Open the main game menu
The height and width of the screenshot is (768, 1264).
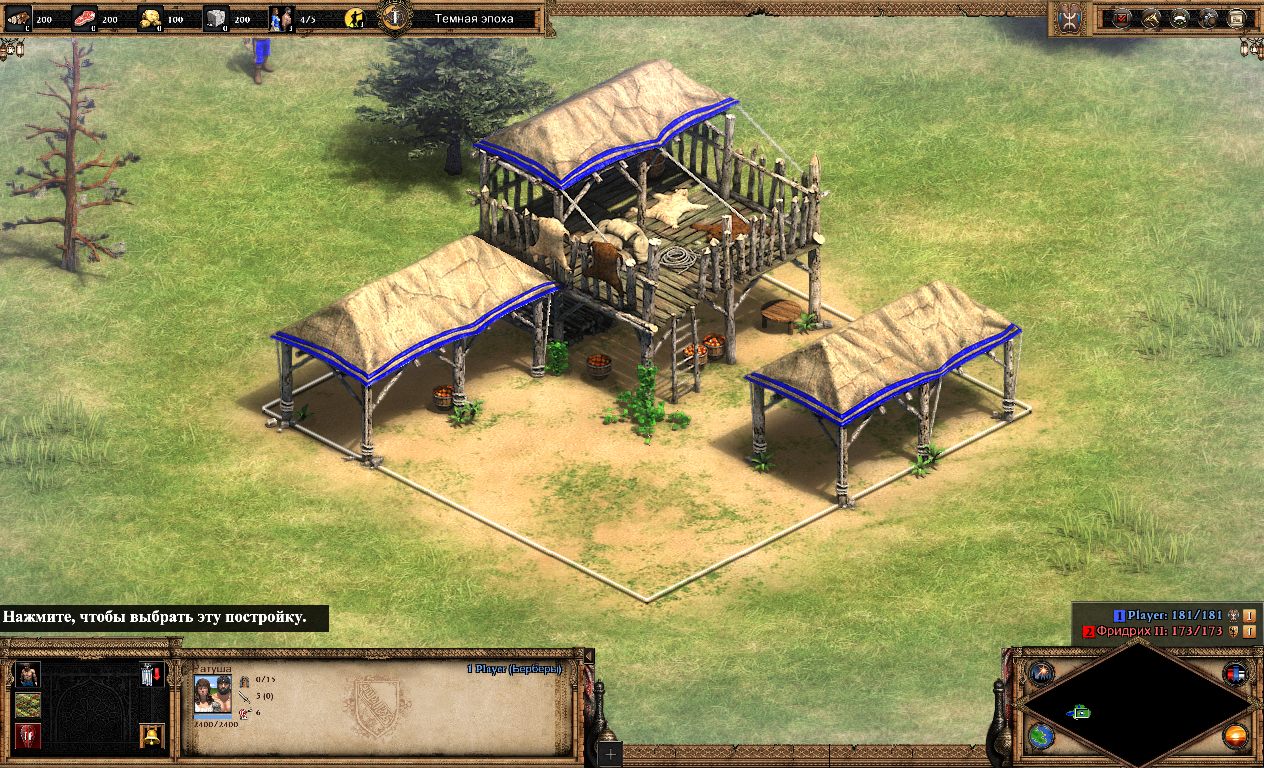[1238, 18]
